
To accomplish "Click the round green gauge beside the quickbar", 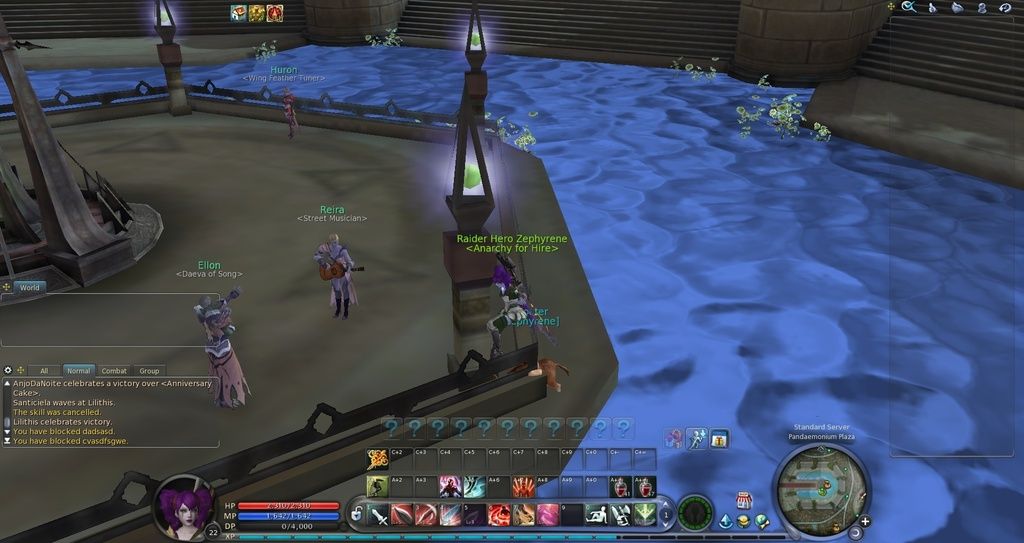I will [x=694, y=513].
